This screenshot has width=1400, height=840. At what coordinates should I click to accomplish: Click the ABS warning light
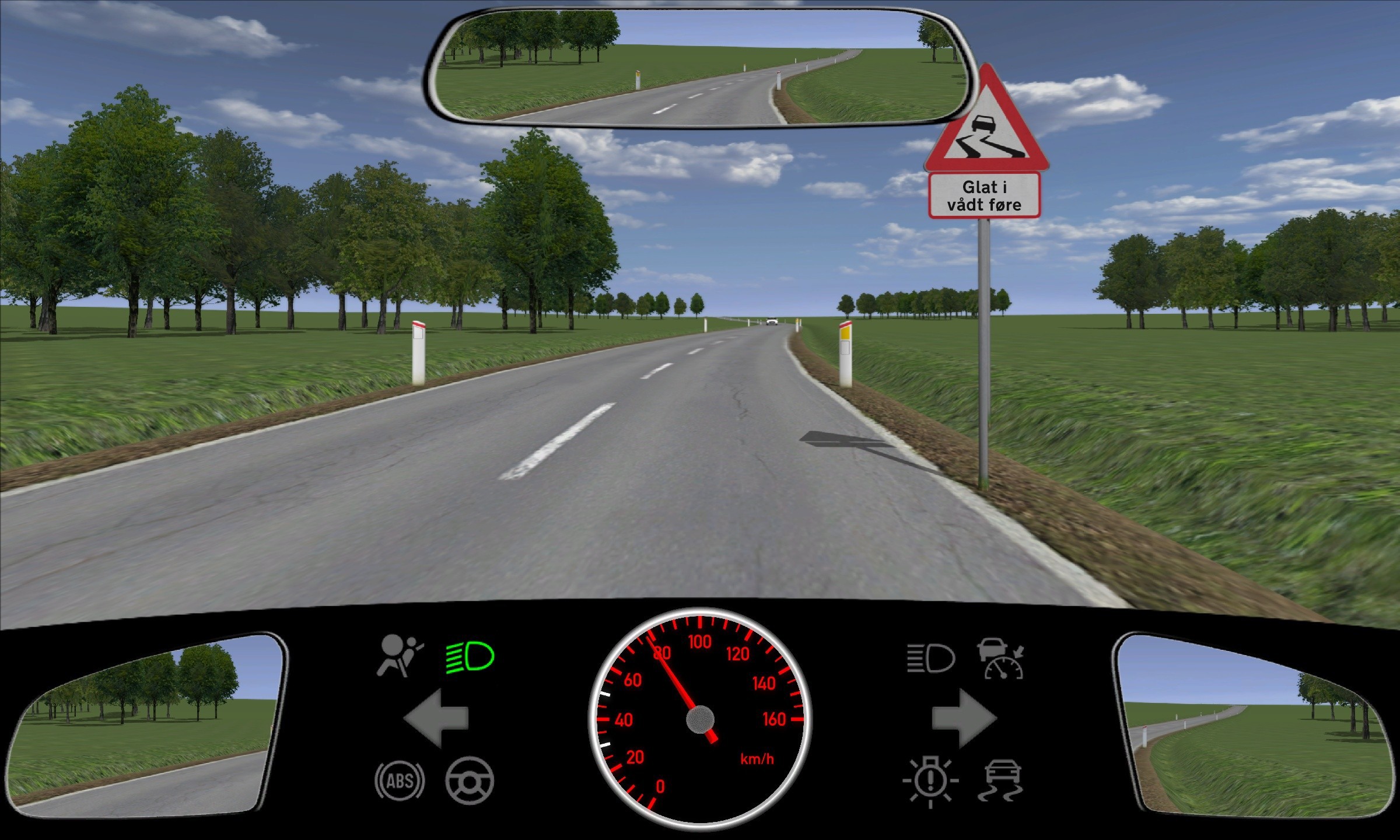[x=400, y=780]
